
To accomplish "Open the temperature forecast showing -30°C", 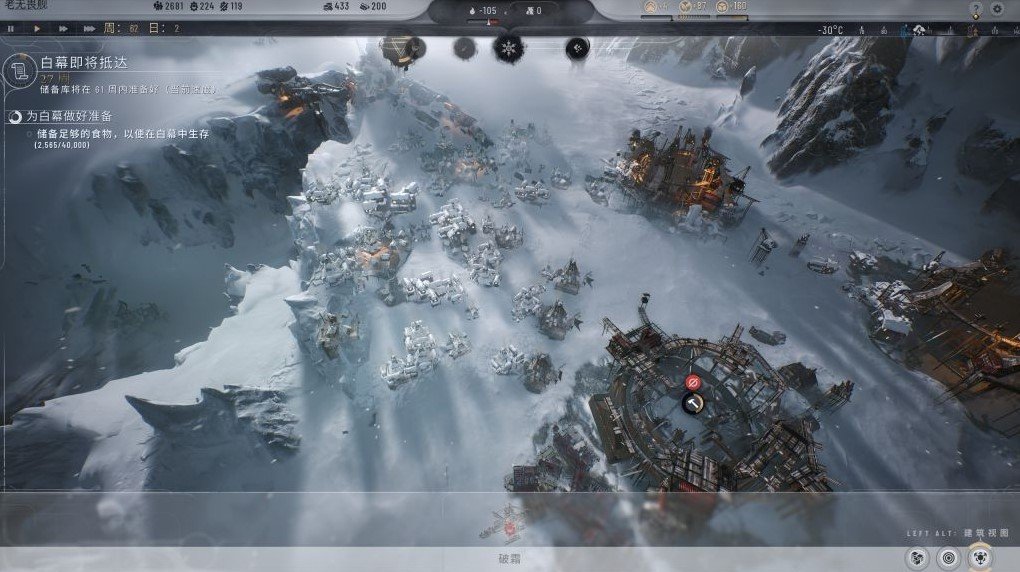I will (829, 30).
